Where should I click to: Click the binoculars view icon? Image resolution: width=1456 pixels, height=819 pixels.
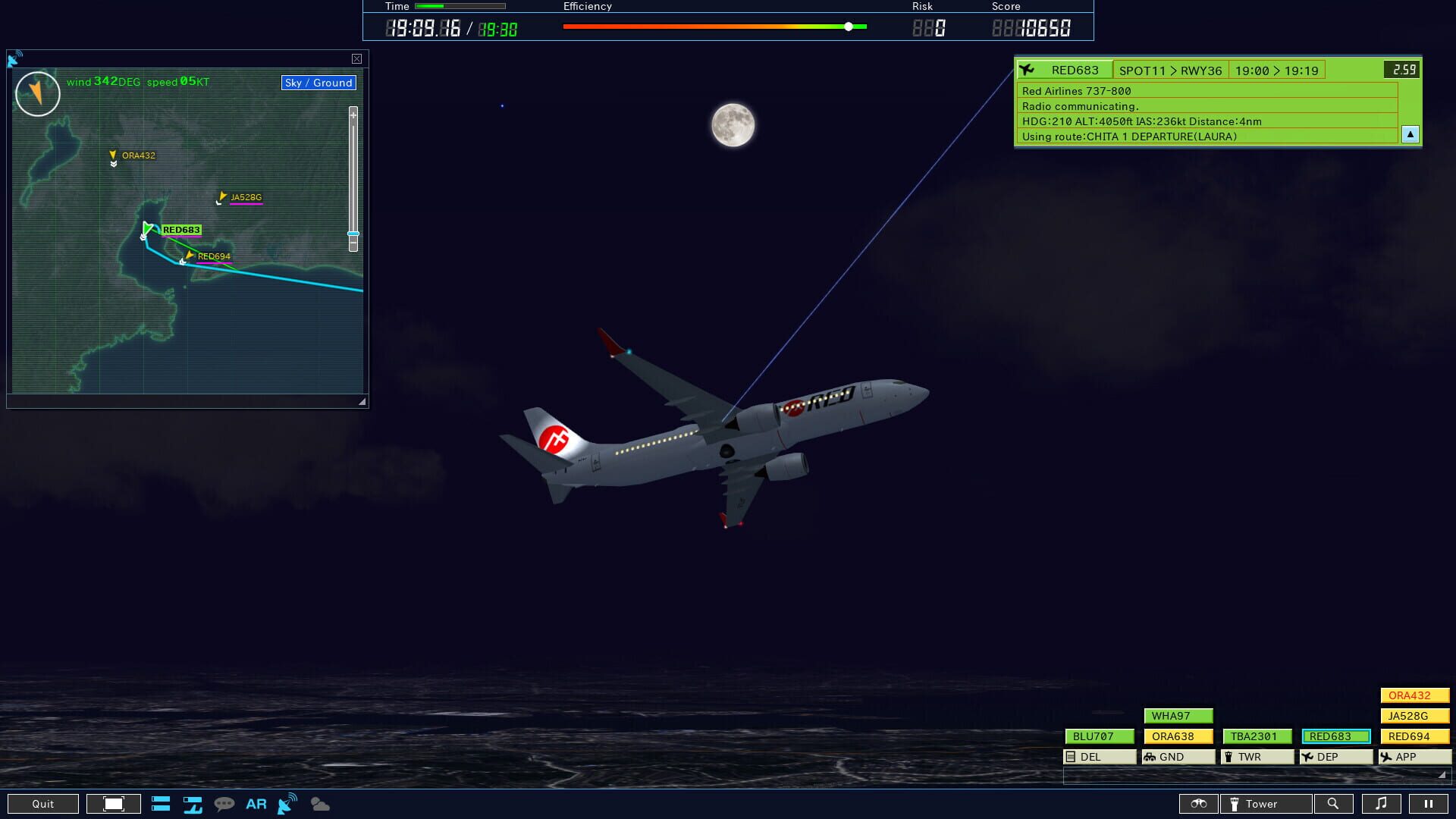click(x=1198, y=804)
